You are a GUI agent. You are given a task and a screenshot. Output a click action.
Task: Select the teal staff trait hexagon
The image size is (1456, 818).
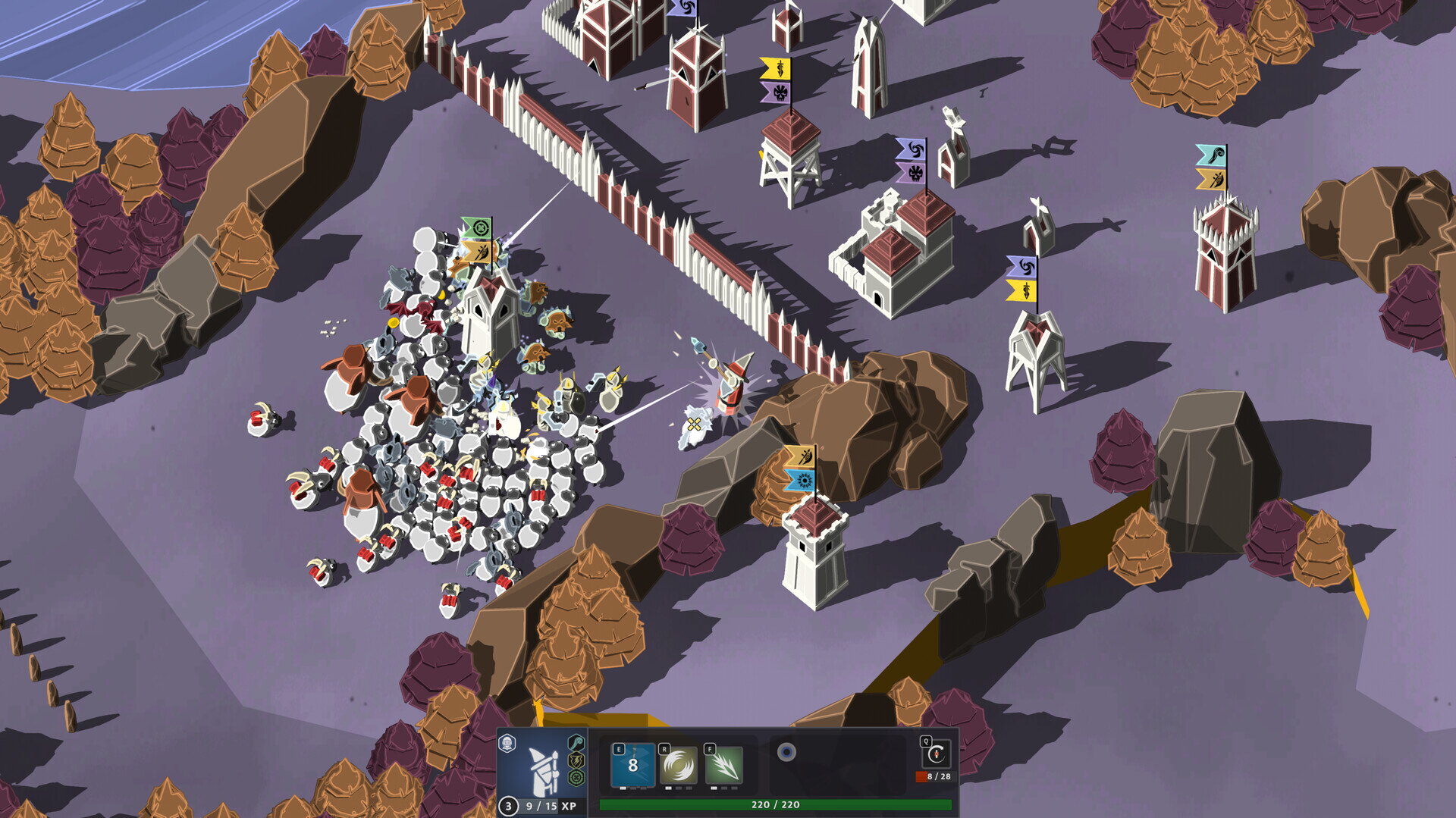576,742
